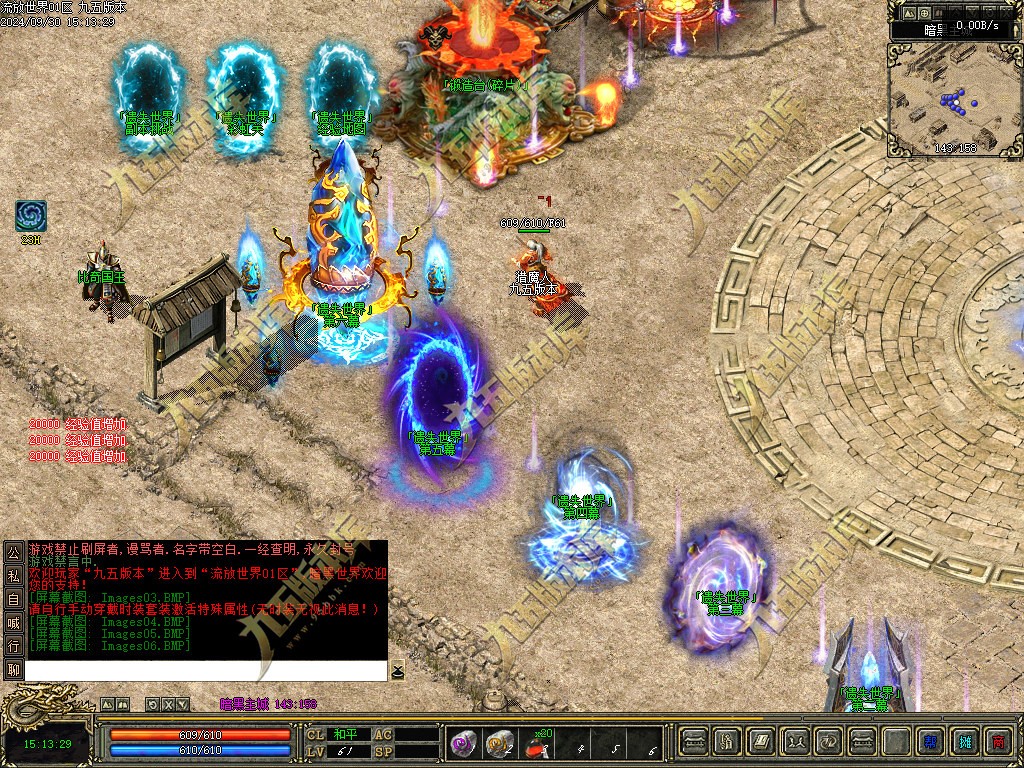Open the 行 guild chat channel
The height and width of the screenshot is (768, 1024).
(x=13, y=646)
